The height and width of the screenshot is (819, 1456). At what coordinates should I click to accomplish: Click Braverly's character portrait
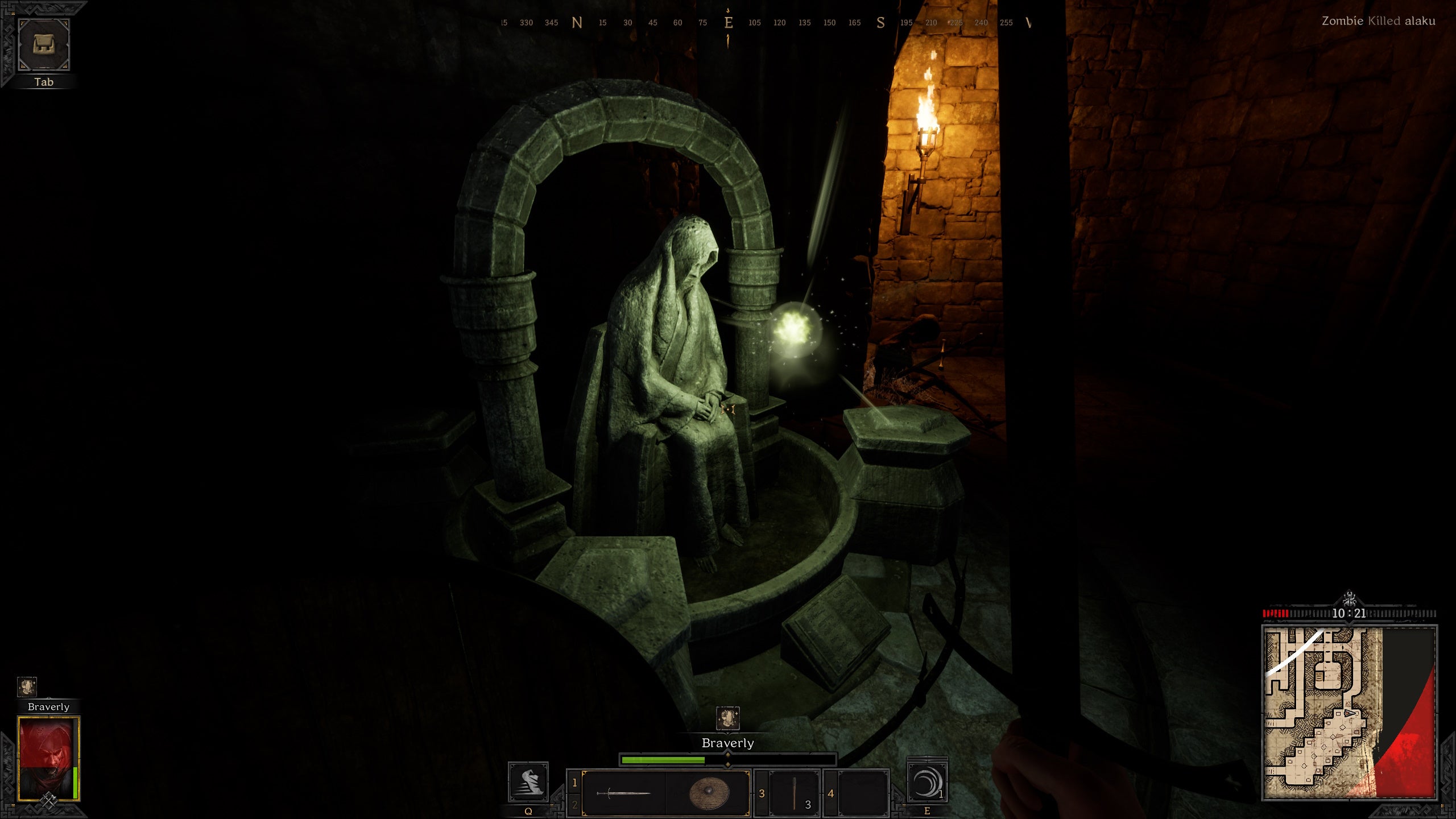48,758
